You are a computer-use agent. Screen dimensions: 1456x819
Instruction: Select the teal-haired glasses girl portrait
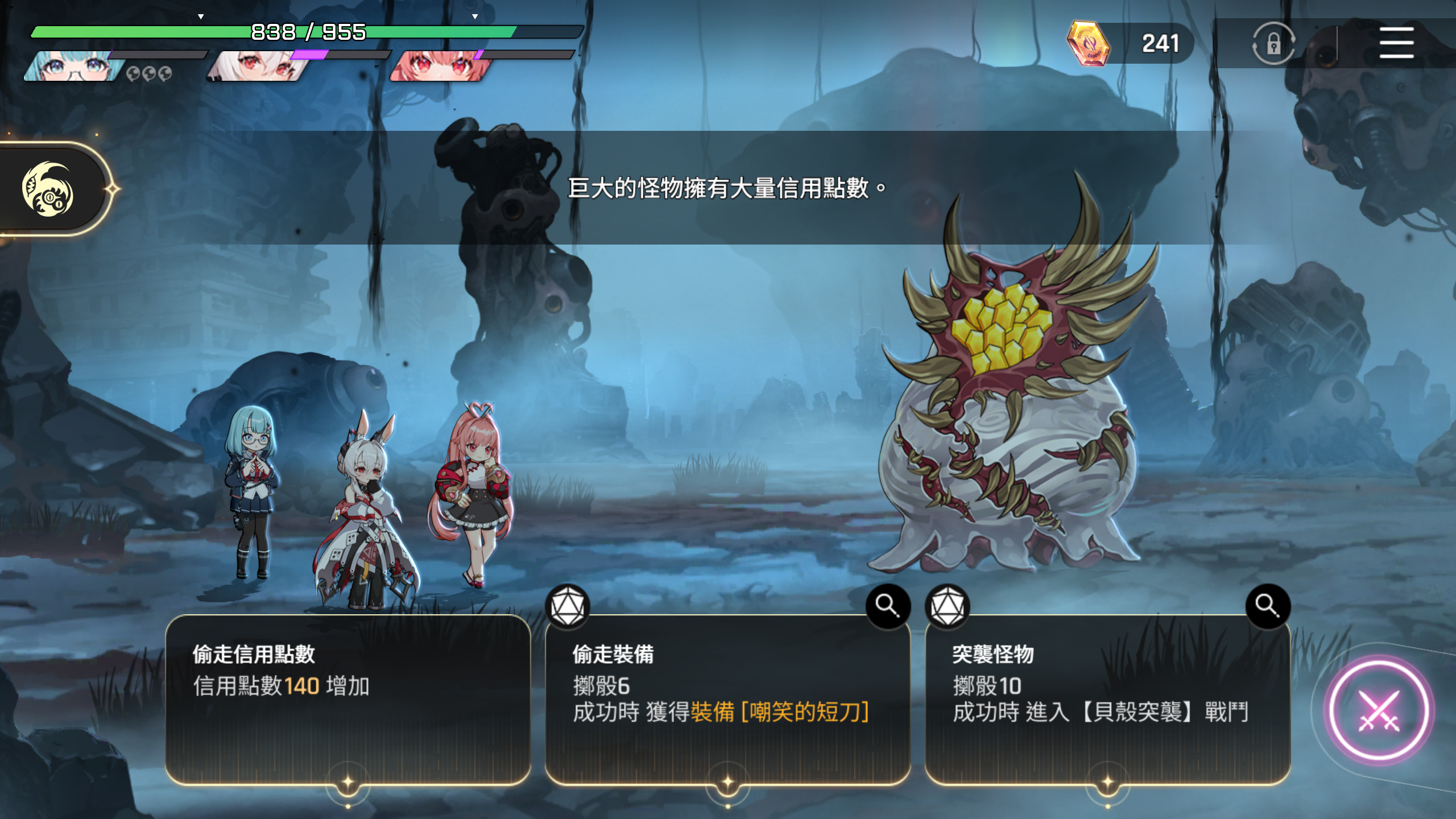[74, 67]
